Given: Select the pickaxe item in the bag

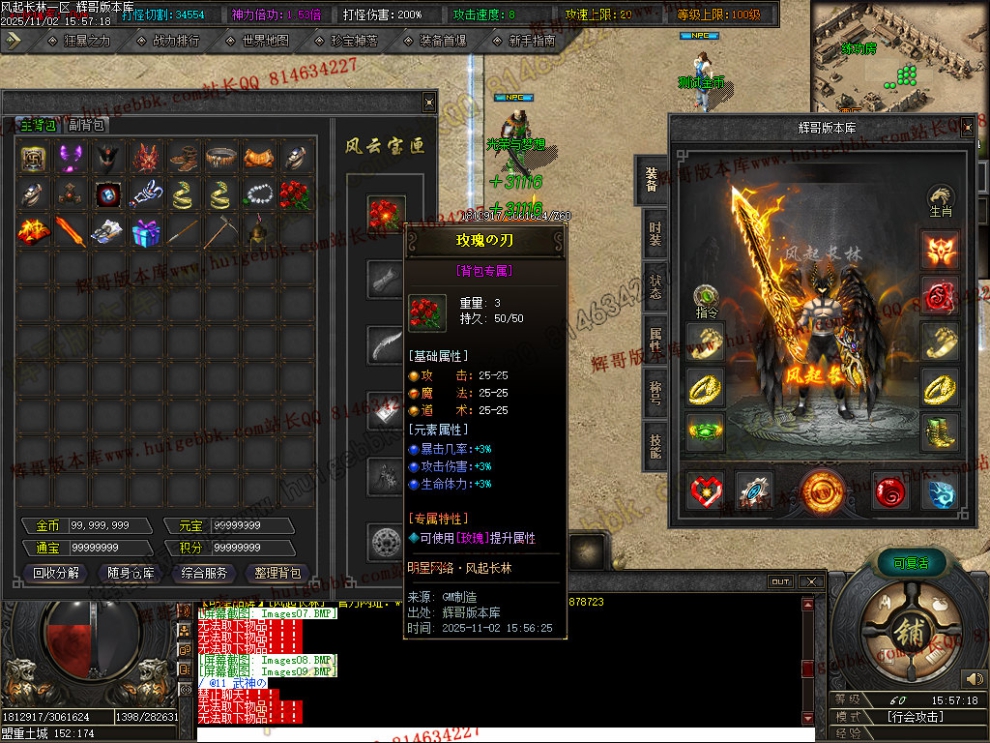Looking at the screenshot, I should point(221,232).
